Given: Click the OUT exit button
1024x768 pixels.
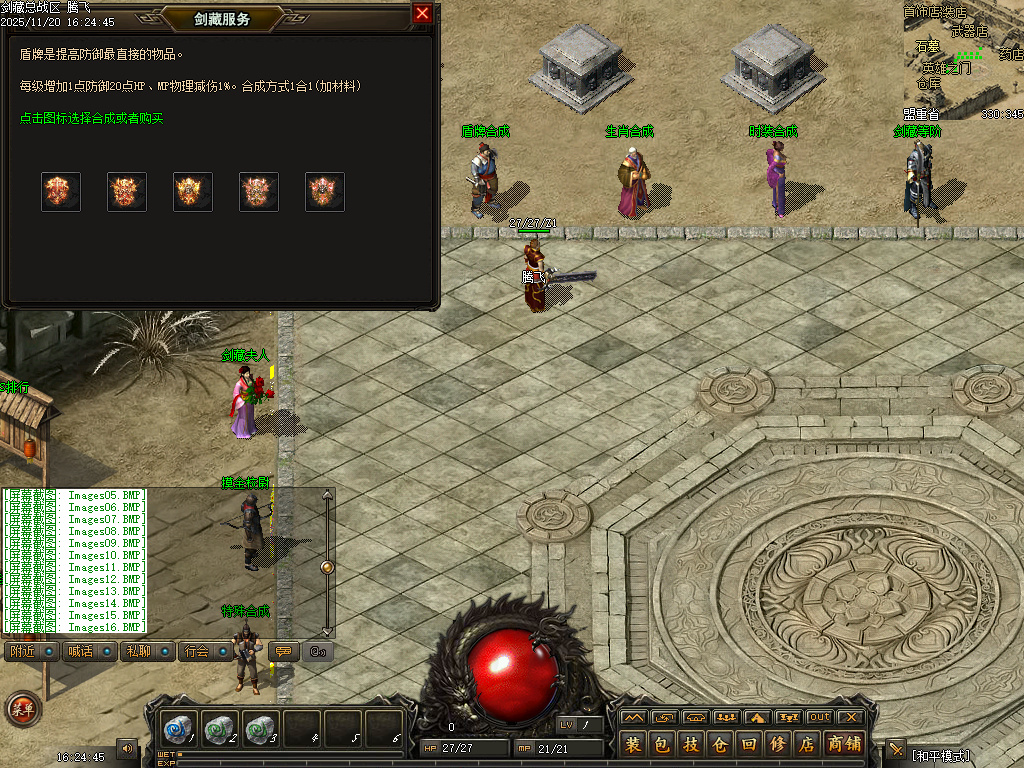Looking at the screenshot, I should [x=820, y=717].
